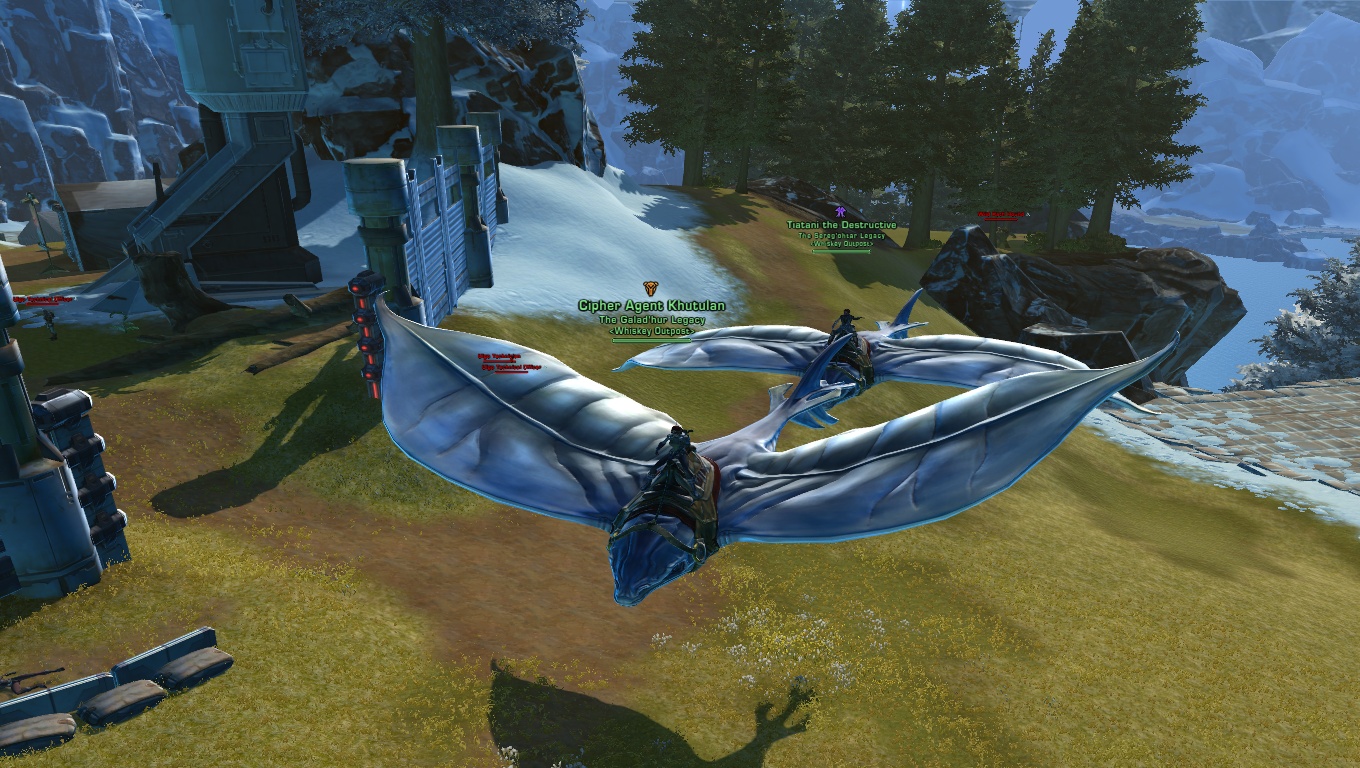Select Cipher Agent Khutulan's nameplate
This screenshot has height=768, width=1360.
651,306
